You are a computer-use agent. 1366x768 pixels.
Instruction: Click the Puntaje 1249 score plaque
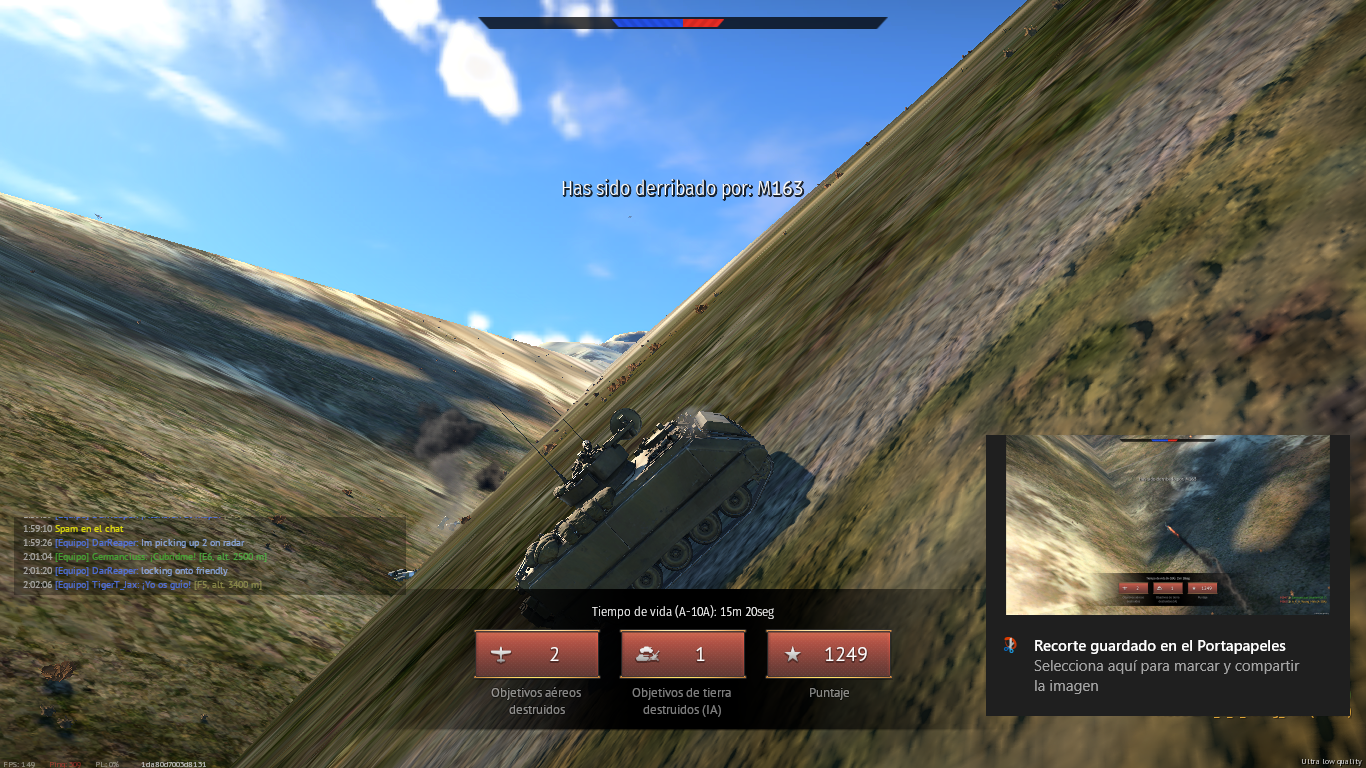(x=828, y=655)
